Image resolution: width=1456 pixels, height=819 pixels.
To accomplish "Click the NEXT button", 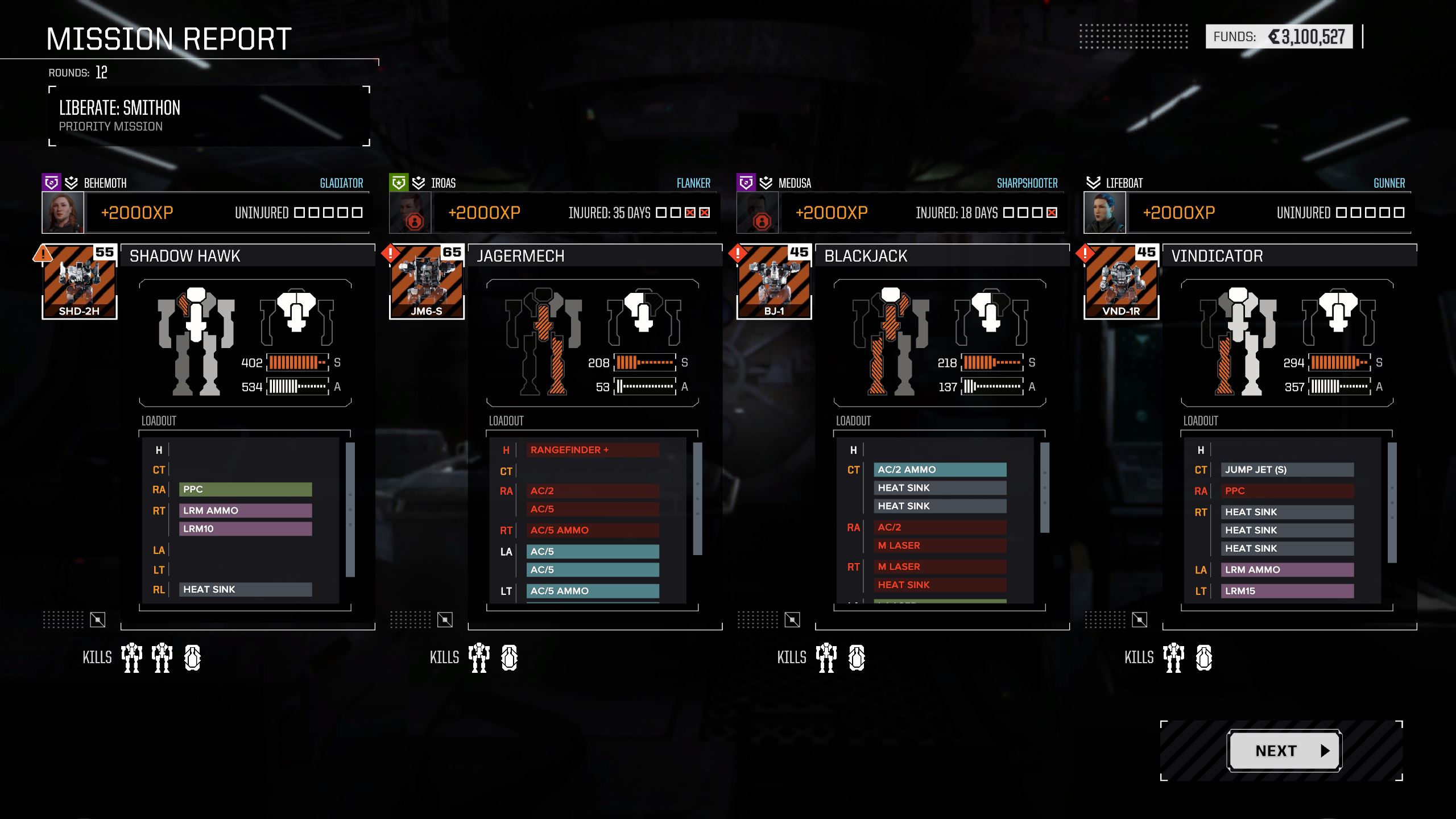I will [x=1284, y=751].
